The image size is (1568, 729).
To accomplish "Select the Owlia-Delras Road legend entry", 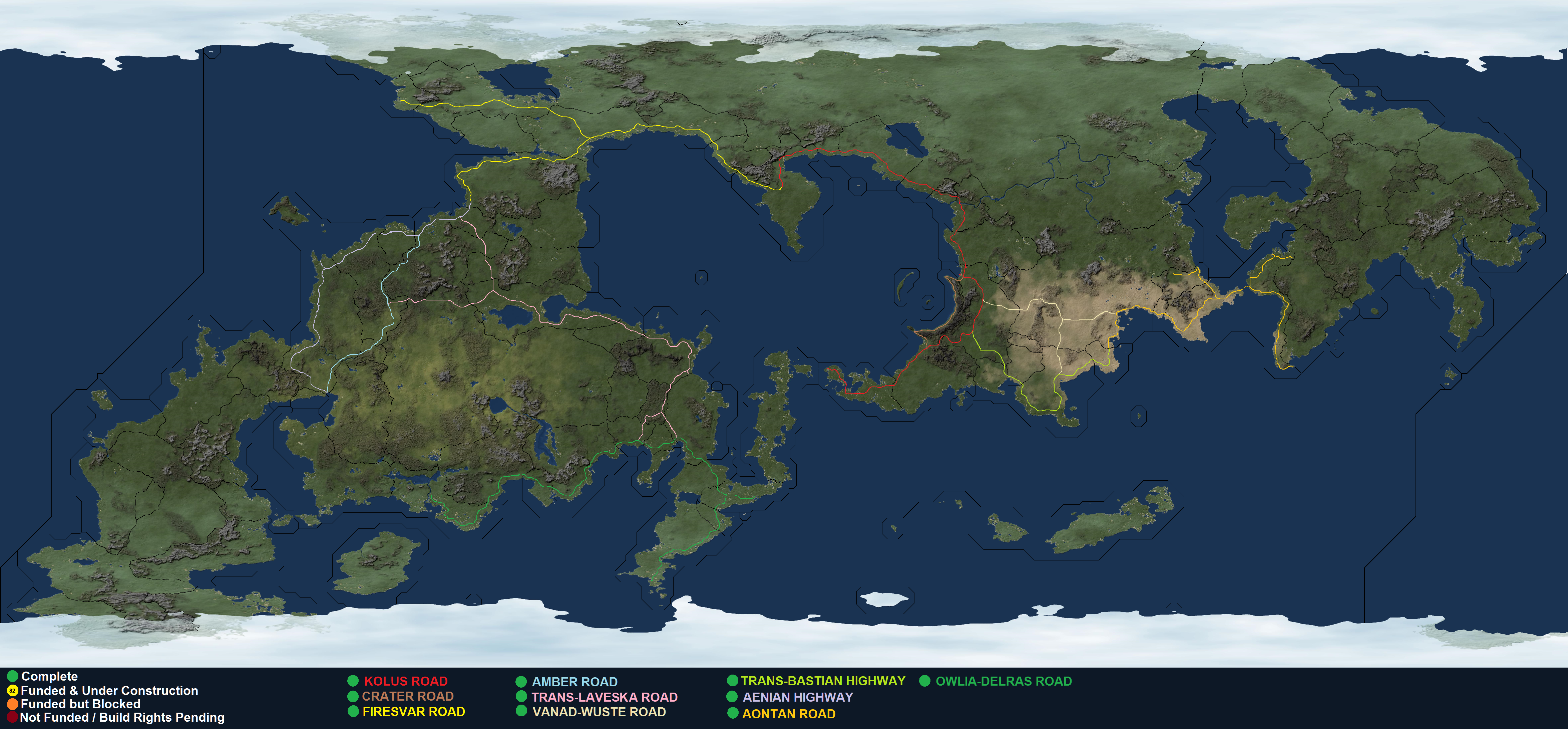I will 1003,681.
